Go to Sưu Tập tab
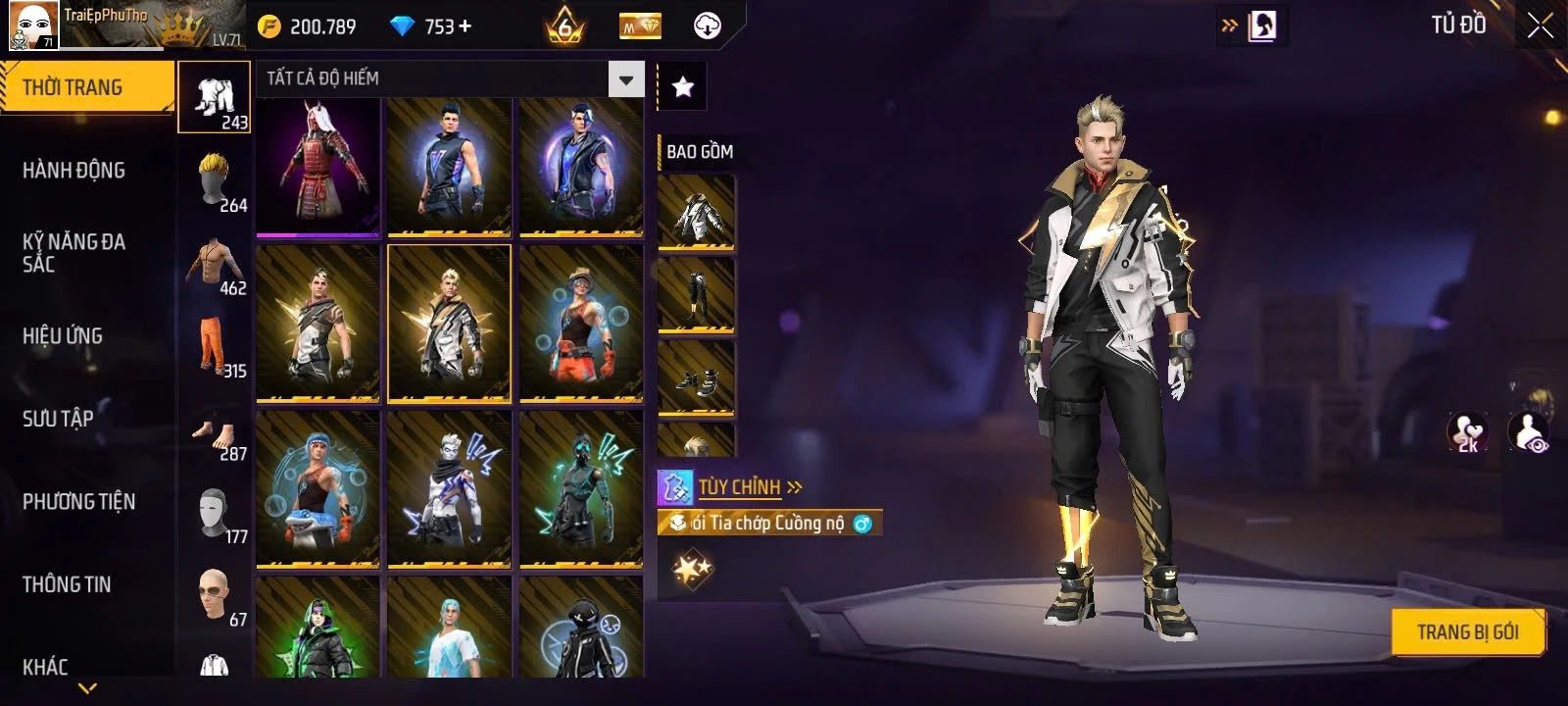The width and height of the screenshot is (1568, 706). tap(59, 419)
